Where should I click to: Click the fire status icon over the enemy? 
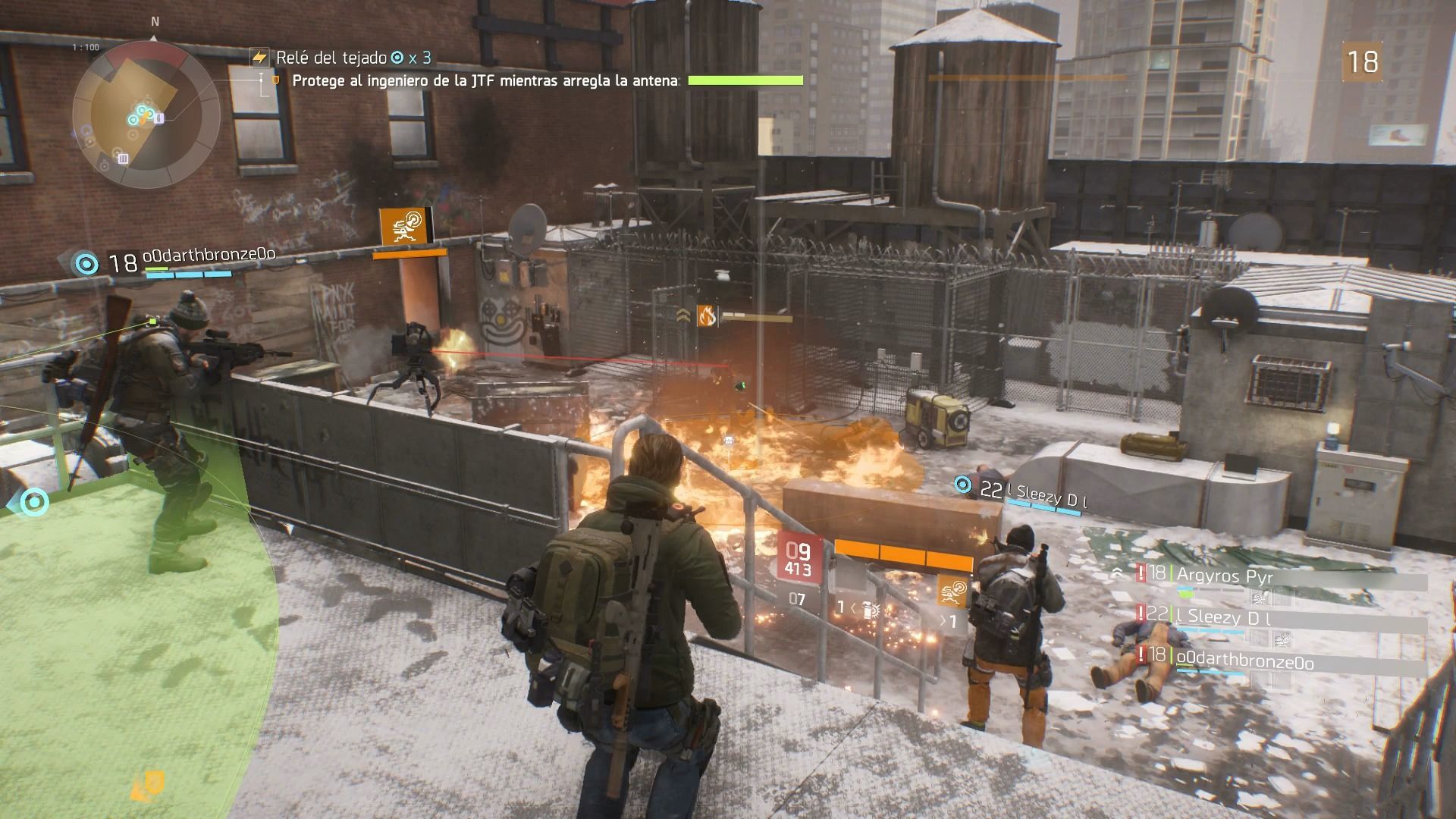[x=707, y=315]
